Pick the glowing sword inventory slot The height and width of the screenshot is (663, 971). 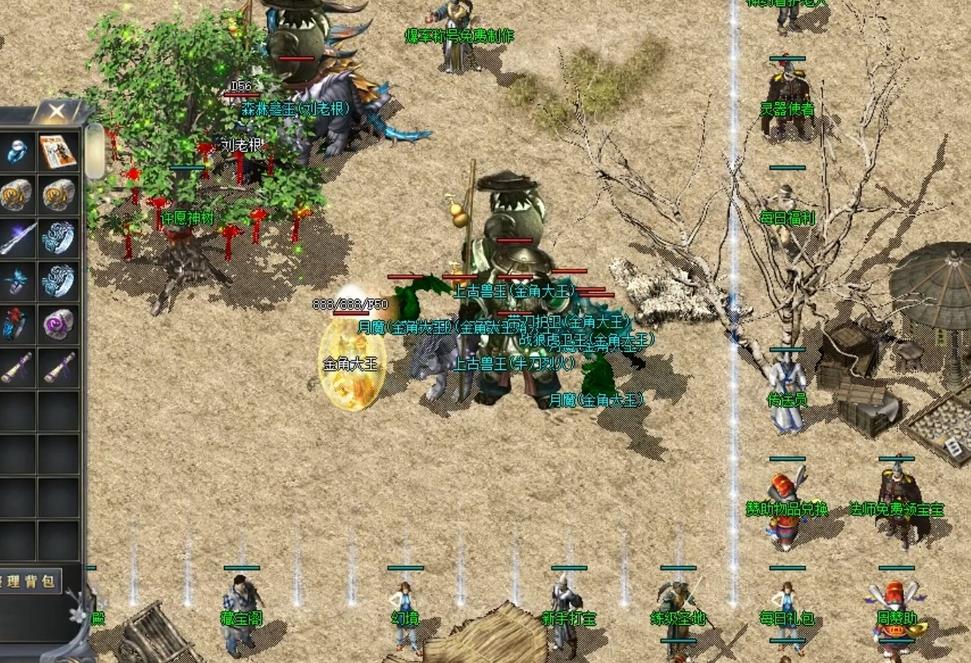tap(17, 238)
